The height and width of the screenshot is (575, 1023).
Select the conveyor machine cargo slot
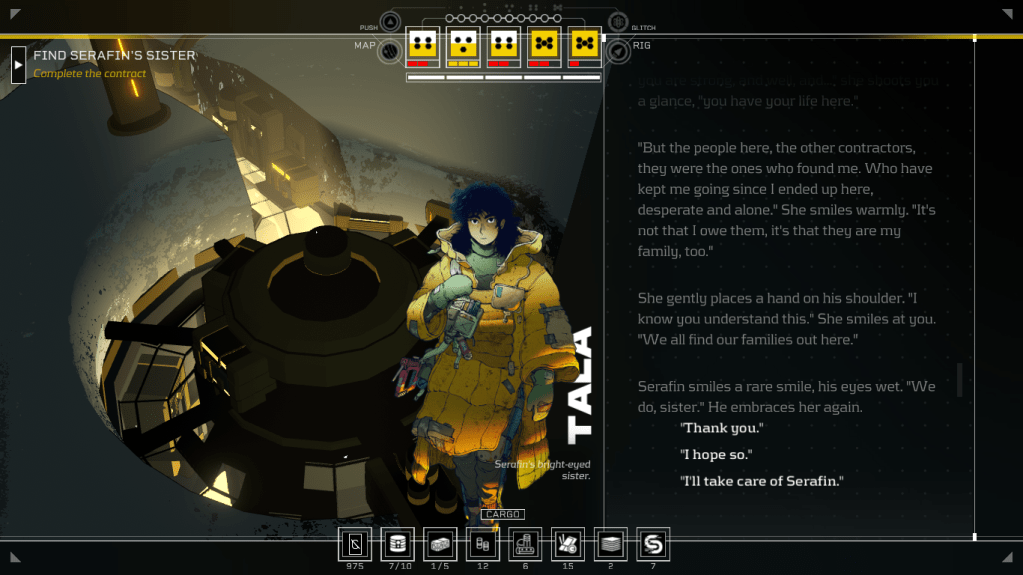pos(526,544)
